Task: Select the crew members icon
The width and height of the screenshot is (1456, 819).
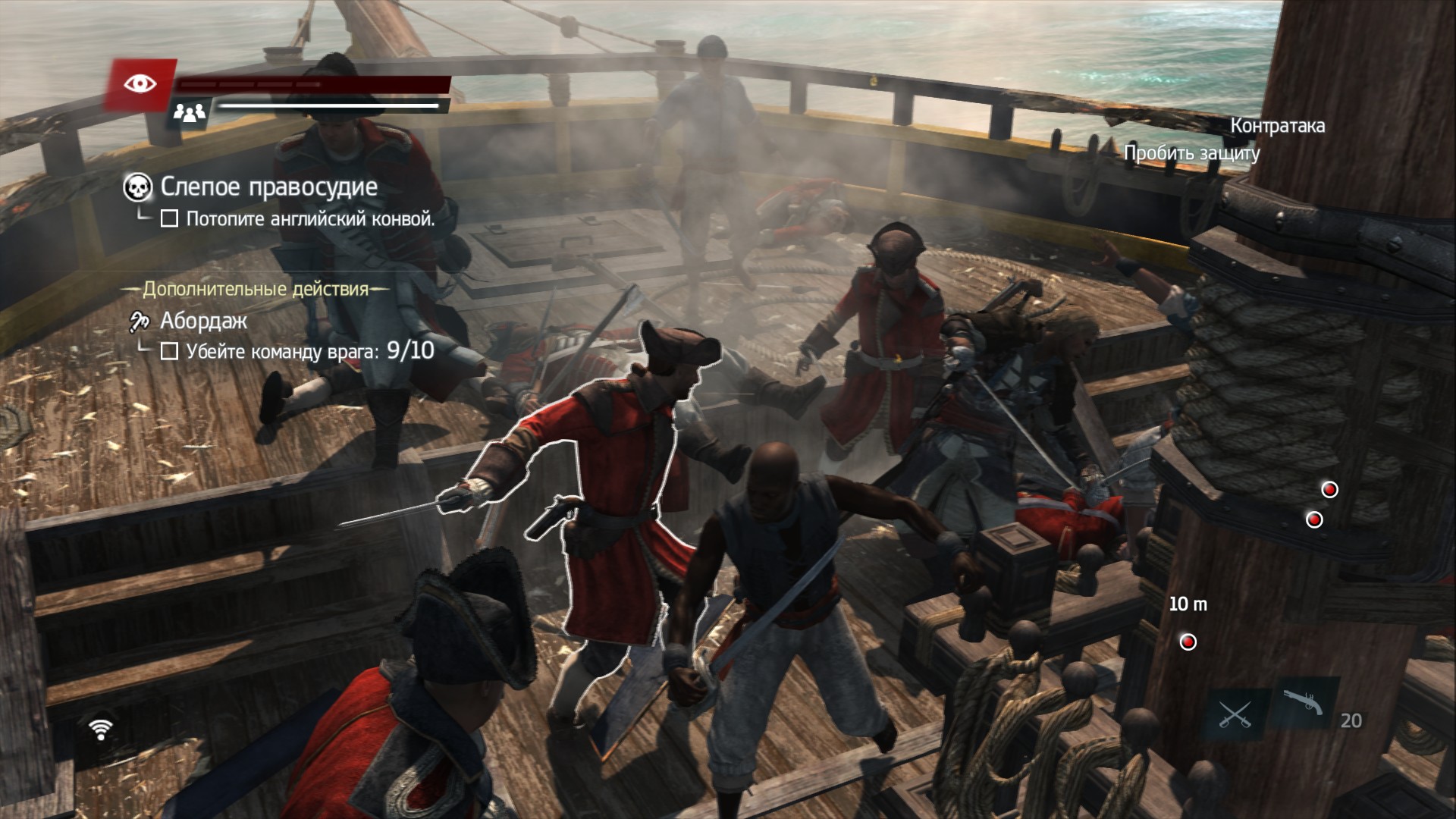Action: tap(190, 114)
